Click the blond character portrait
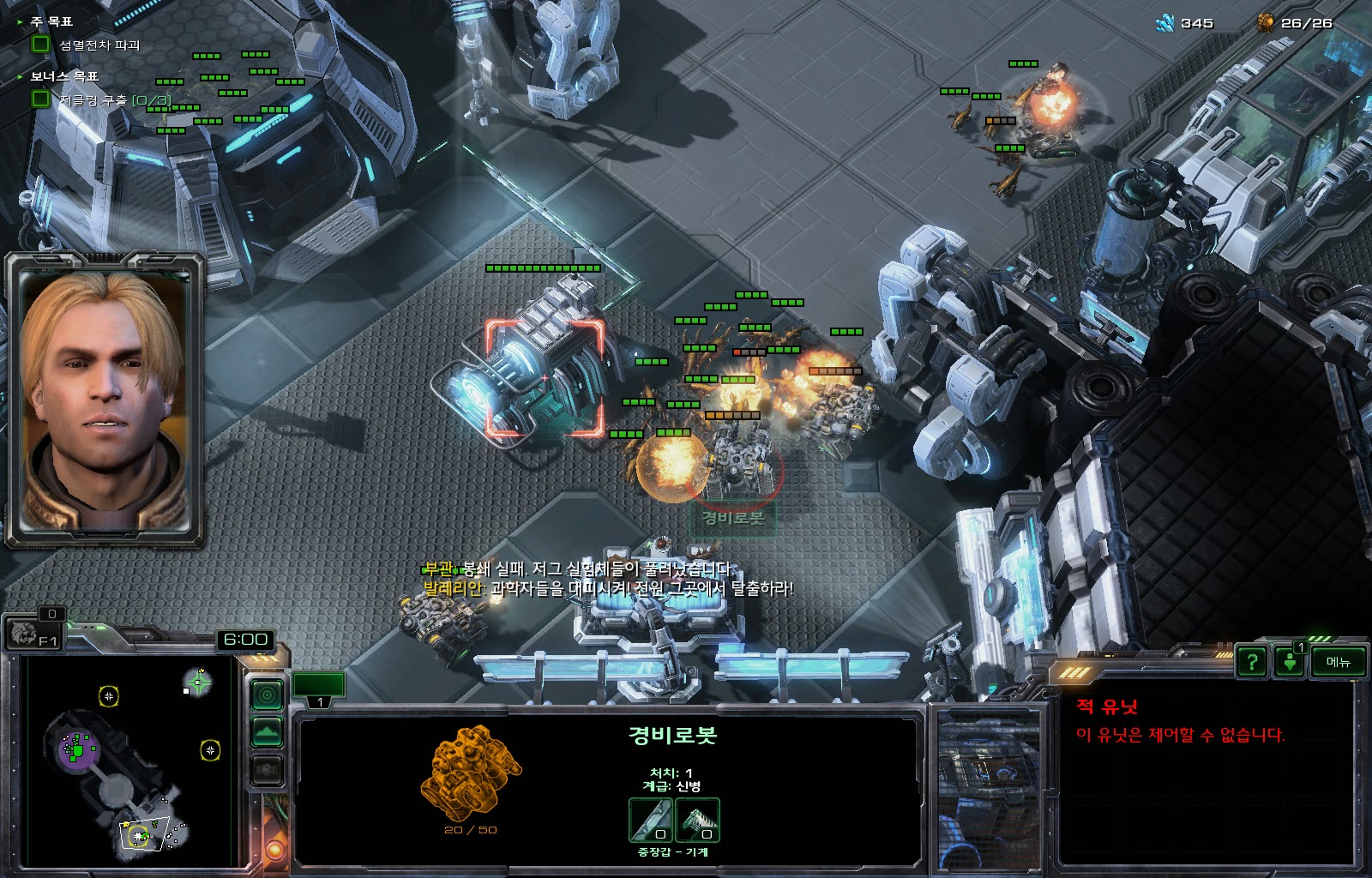 click(105, 399)
